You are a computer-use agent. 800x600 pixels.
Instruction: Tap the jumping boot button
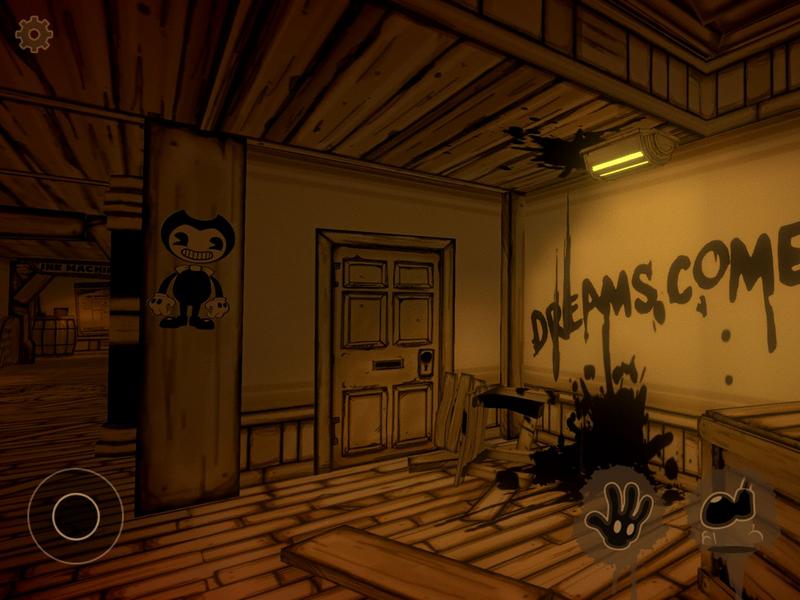[730, 512]
